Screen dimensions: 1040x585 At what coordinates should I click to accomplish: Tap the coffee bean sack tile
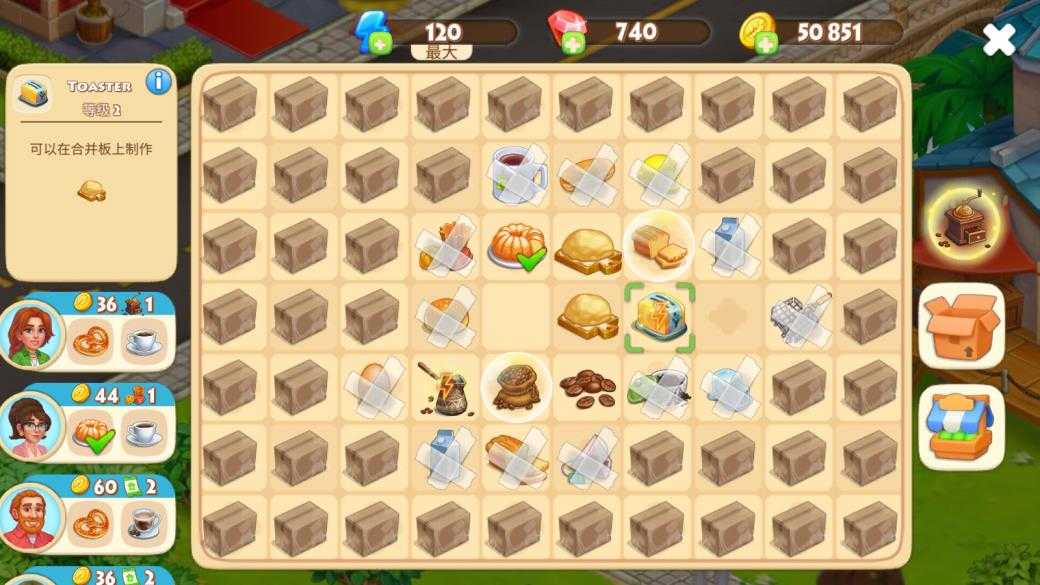pos(517,387)
